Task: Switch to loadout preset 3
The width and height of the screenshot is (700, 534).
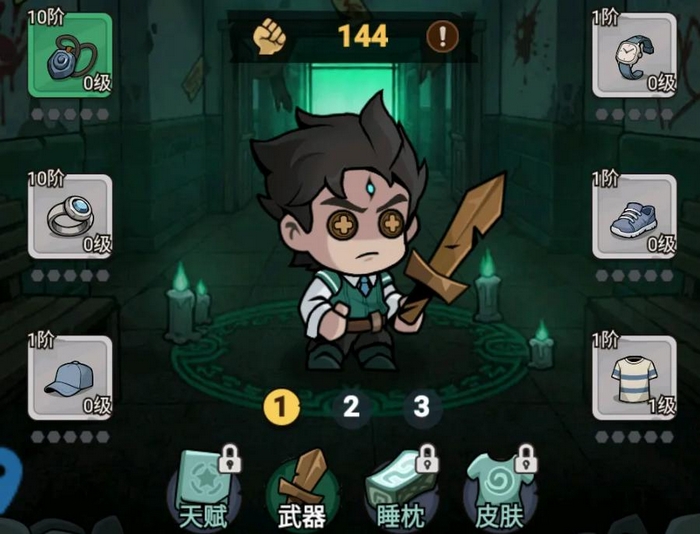Action: click(x=422, y=406)
